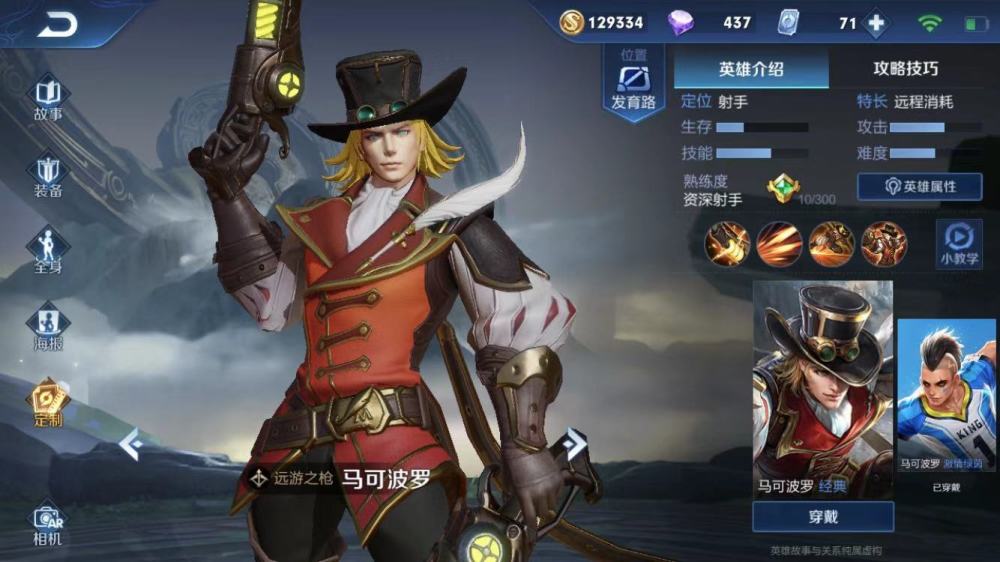Image resolution: width=1000 pixels, height=562 pixels.
Task: Open the 故事 story section
Action: (x=48, y=98)
